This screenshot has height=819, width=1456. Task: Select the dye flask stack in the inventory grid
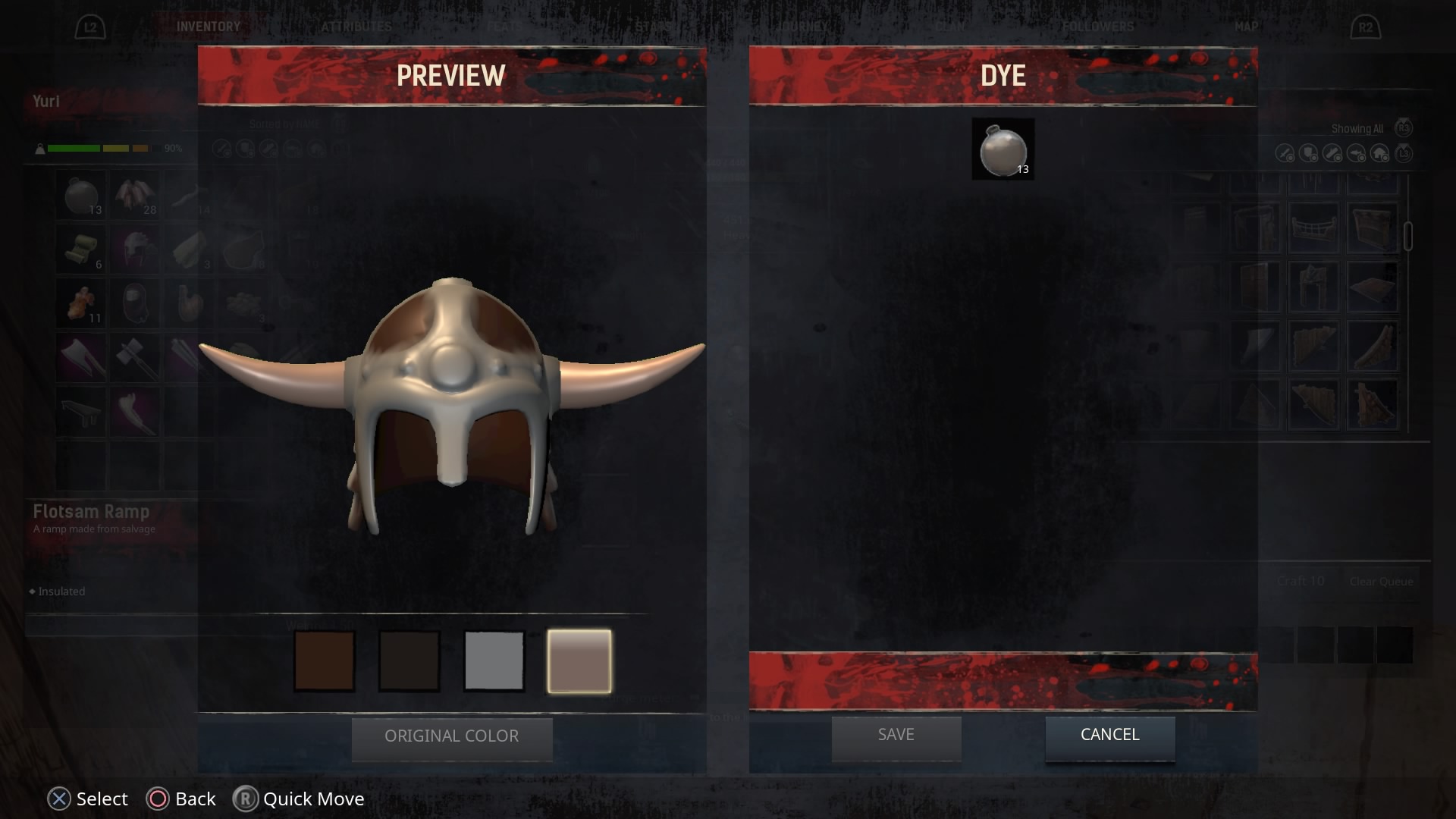point(80,196)
